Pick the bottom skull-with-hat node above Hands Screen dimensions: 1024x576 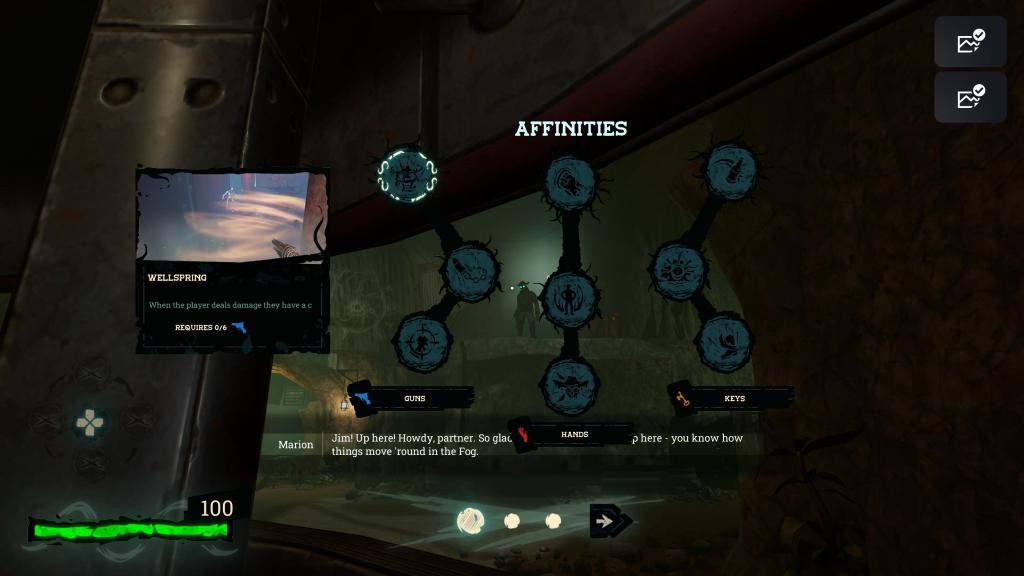coord(570,384)
